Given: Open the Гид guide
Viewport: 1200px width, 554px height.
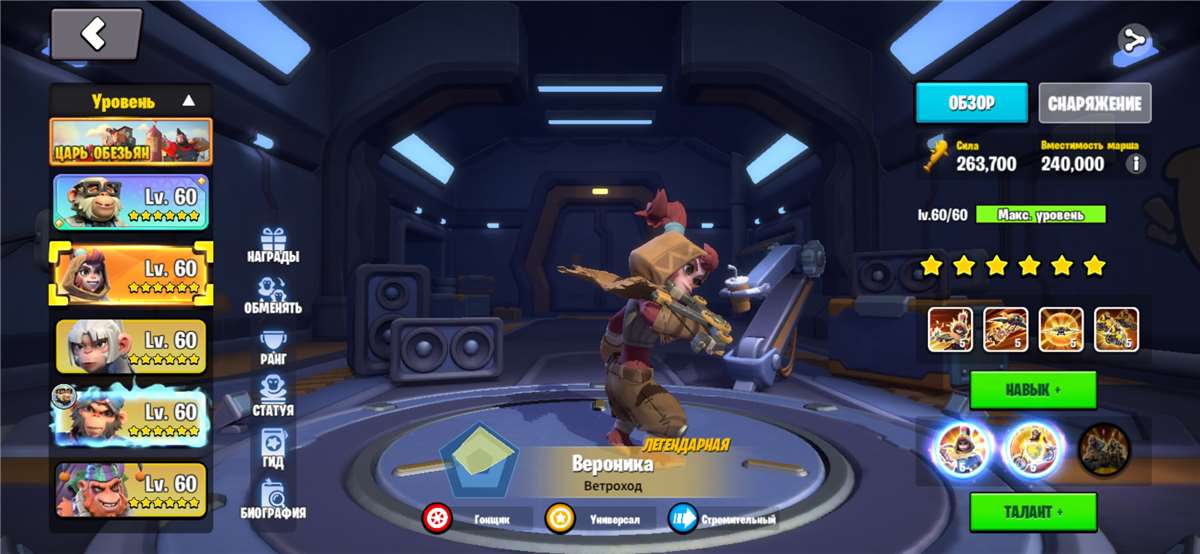Looking at the screenshot, I should point(273,449).
